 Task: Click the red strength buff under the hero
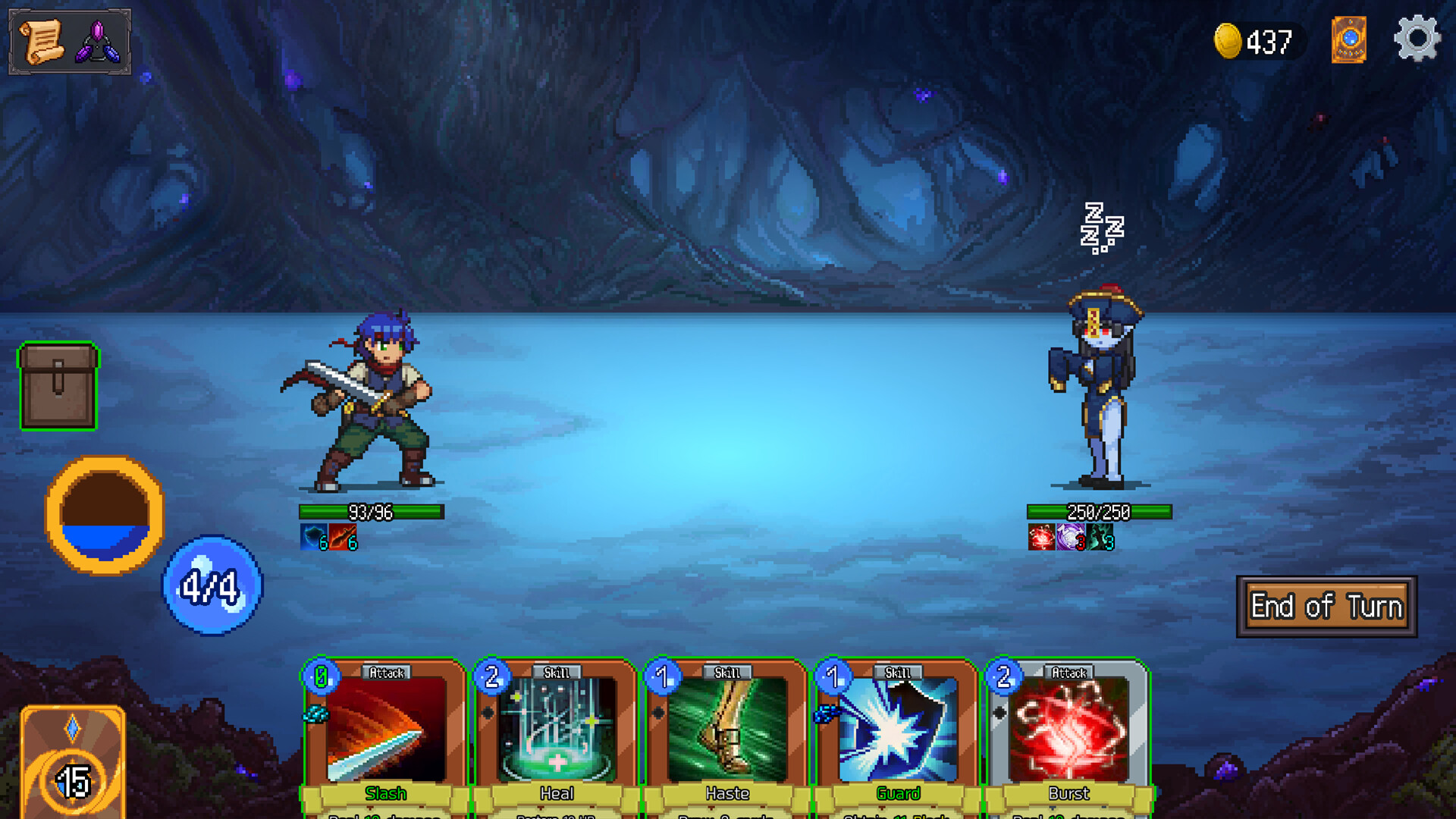341,537
